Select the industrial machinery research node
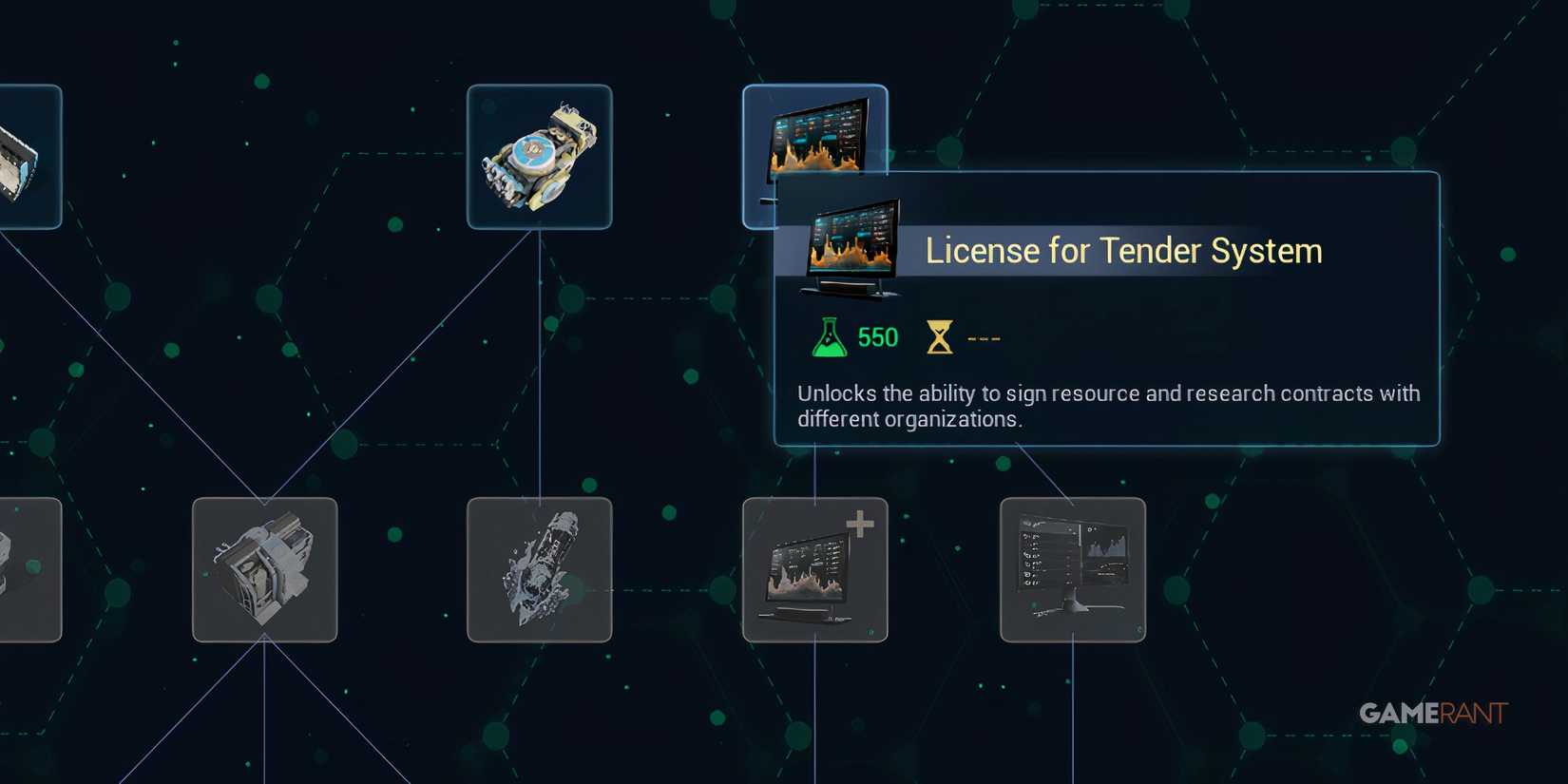The height and width of the screenshot is (784, 1568). (x=264, y=570)
